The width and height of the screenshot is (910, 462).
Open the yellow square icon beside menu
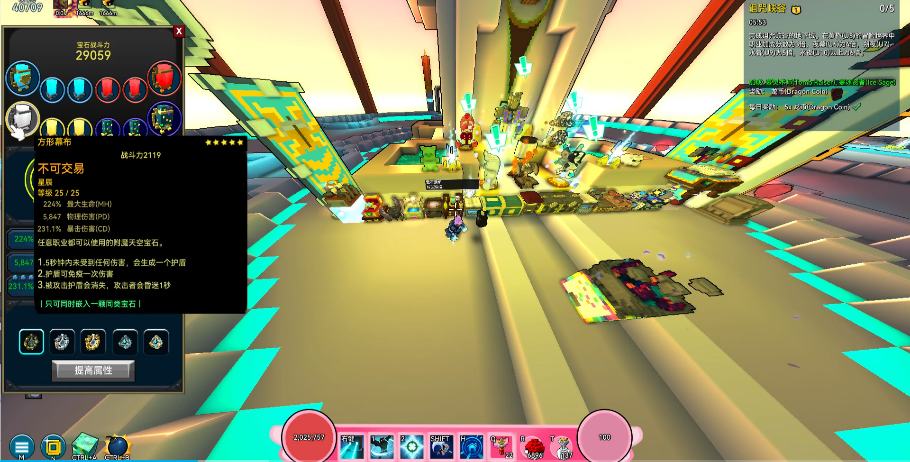click(x=54, y=446)
